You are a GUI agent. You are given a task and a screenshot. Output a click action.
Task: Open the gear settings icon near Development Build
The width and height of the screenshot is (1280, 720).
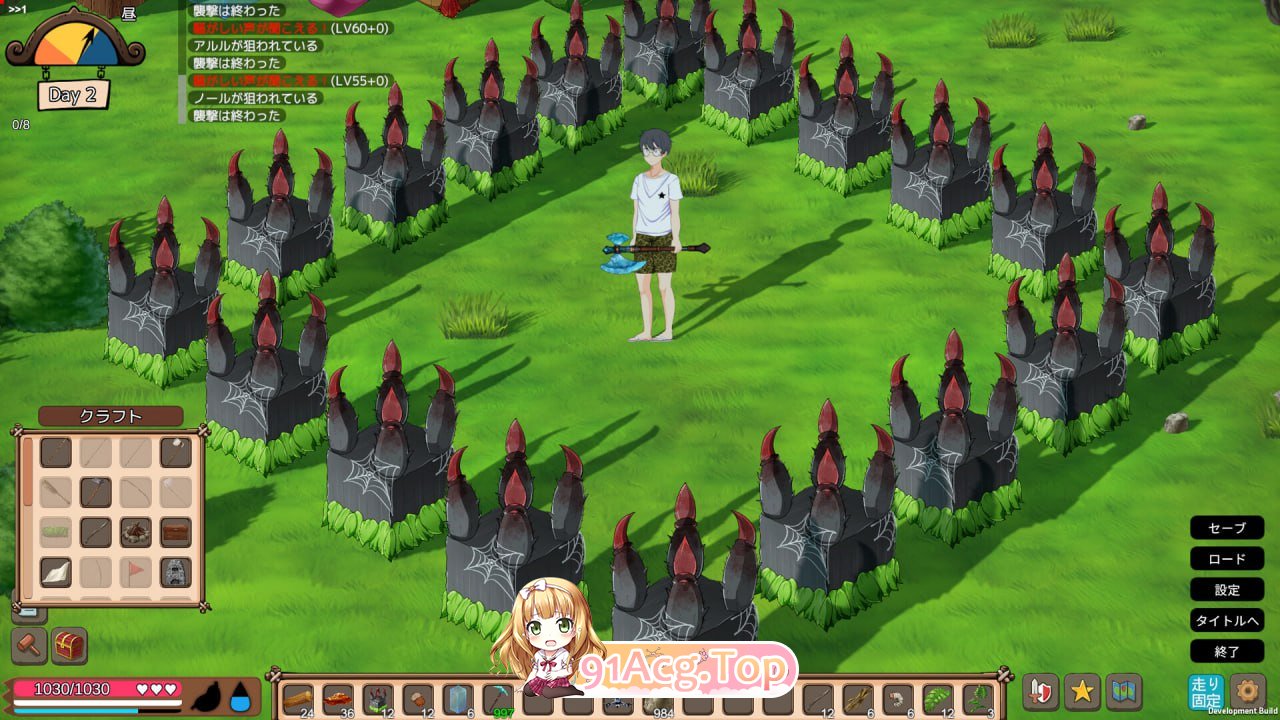pos(1247,690)
